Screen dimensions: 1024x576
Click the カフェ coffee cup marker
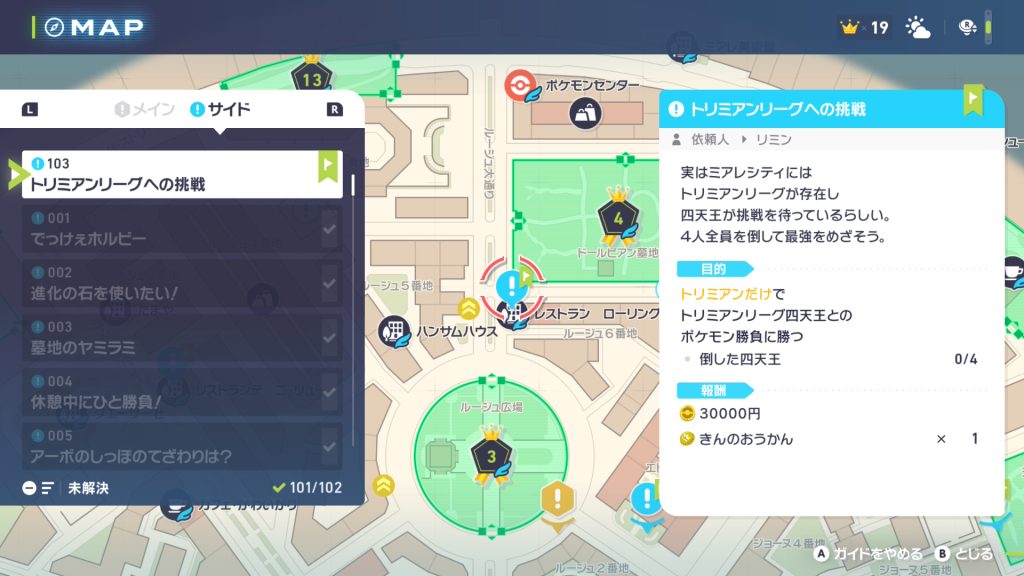[176, 505]
